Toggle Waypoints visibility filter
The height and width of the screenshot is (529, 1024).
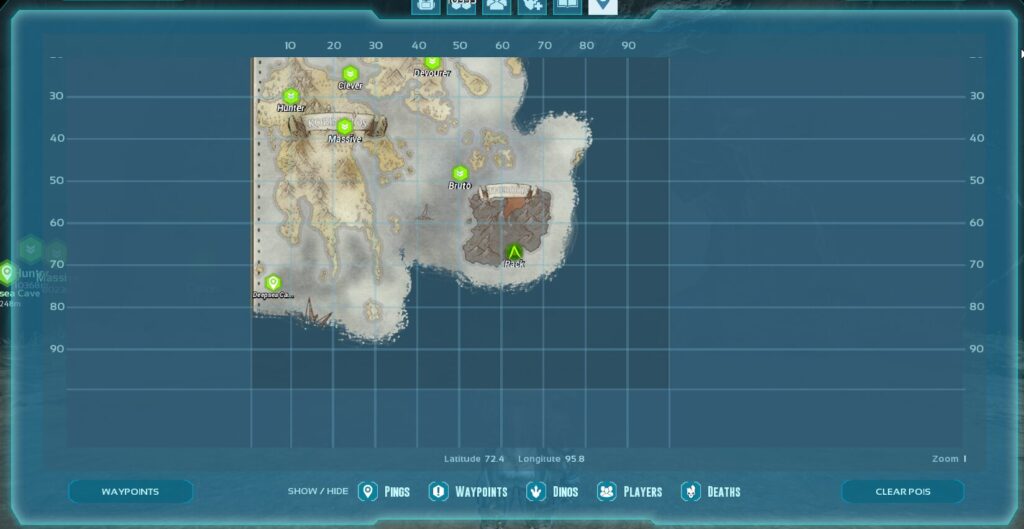click(x=468, y=491)
